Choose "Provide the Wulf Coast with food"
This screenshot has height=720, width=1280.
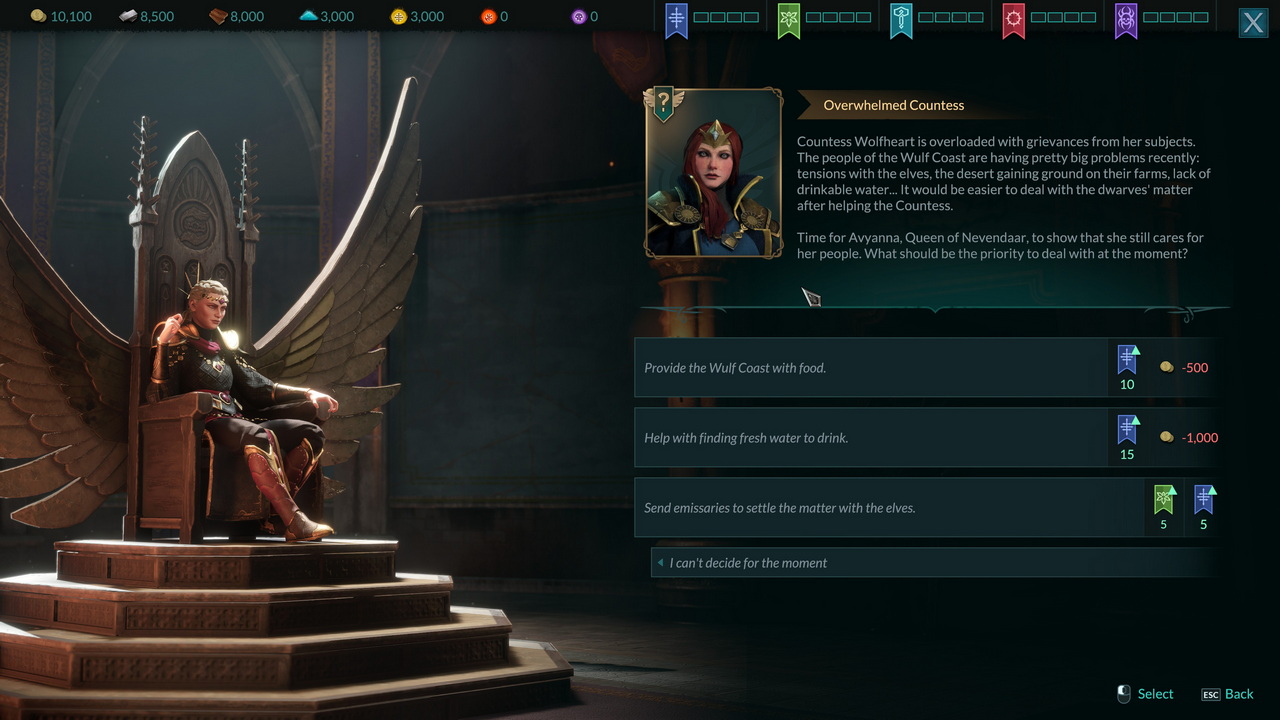pos(870,368)
